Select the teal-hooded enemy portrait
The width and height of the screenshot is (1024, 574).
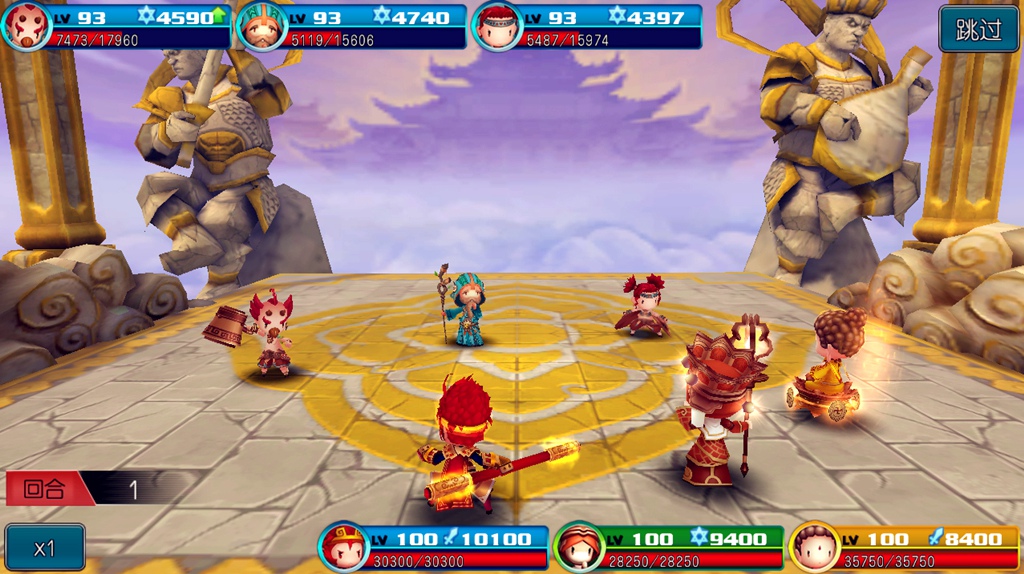coord(260,27)
